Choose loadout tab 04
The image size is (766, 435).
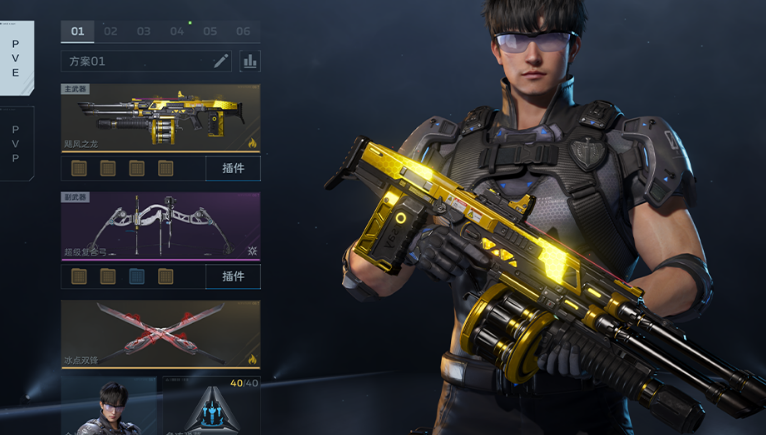[177, 31]
